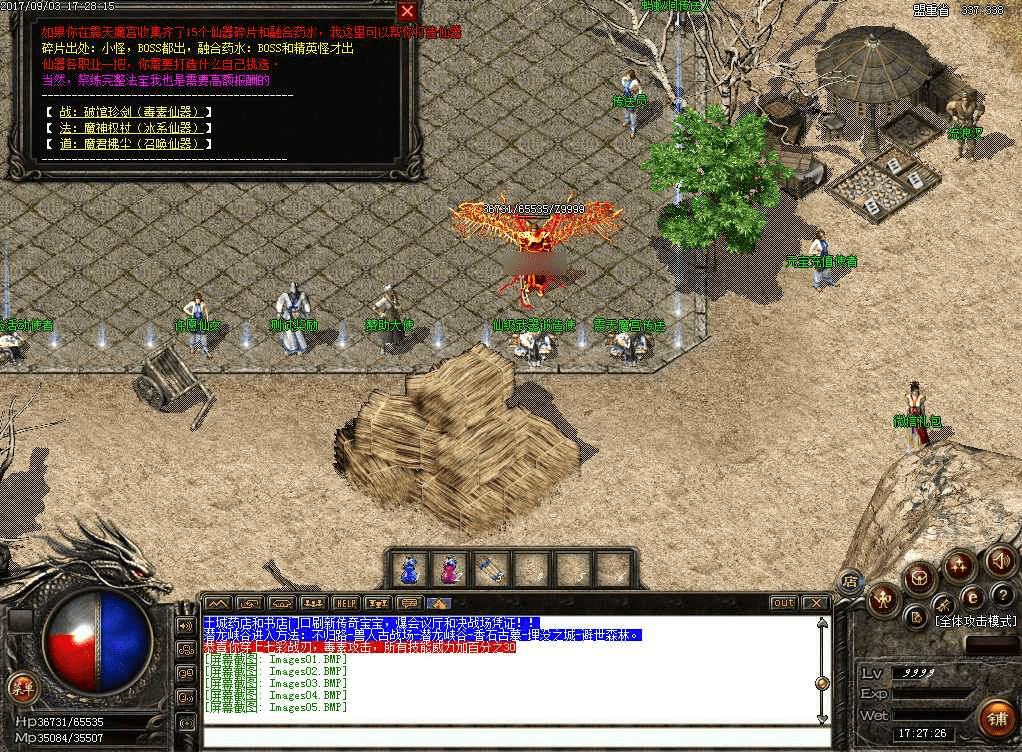Image resolution: width=1022 pixels, height=752 pixels.
Task: Open the bag inventory icon
Action: [919, 576]
